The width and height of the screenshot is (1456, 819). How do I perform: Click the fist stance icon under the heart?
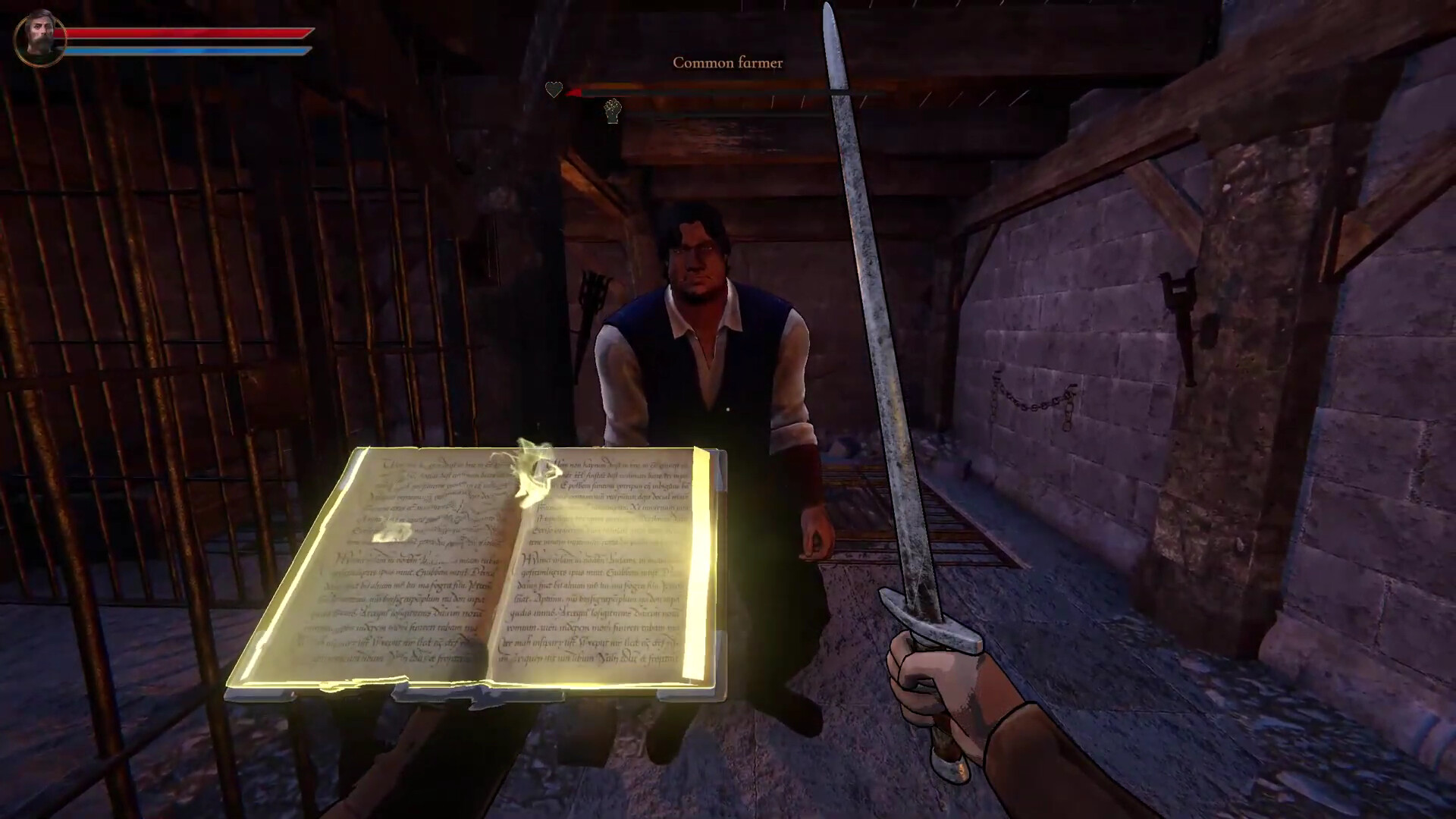613,111
